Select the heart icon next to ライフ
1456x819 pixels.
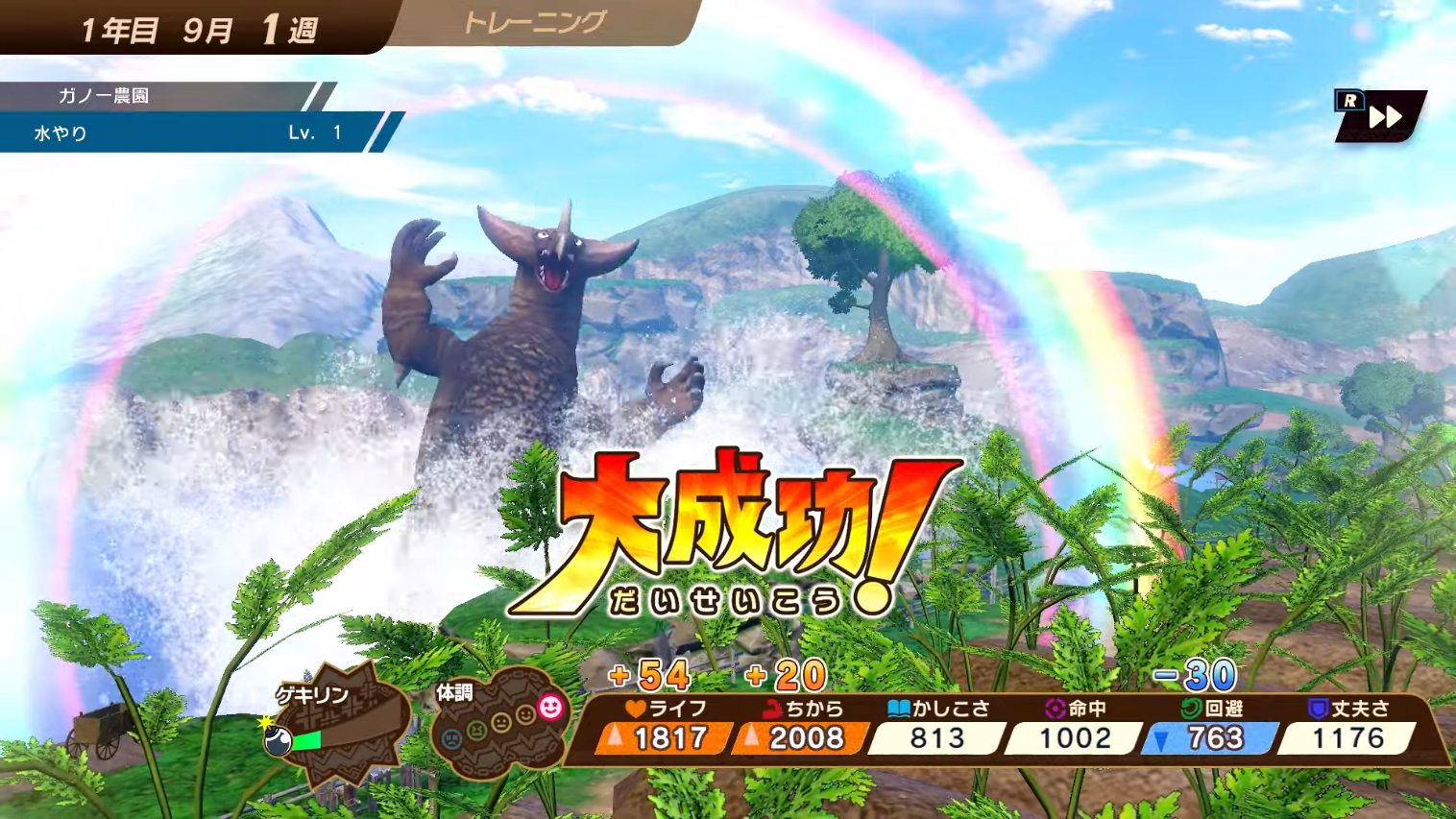click(x=635, y=709)
